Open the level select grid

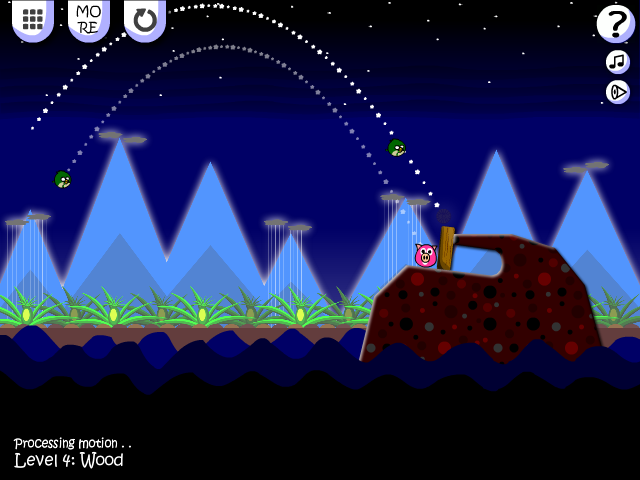click(x=33, y=19)
